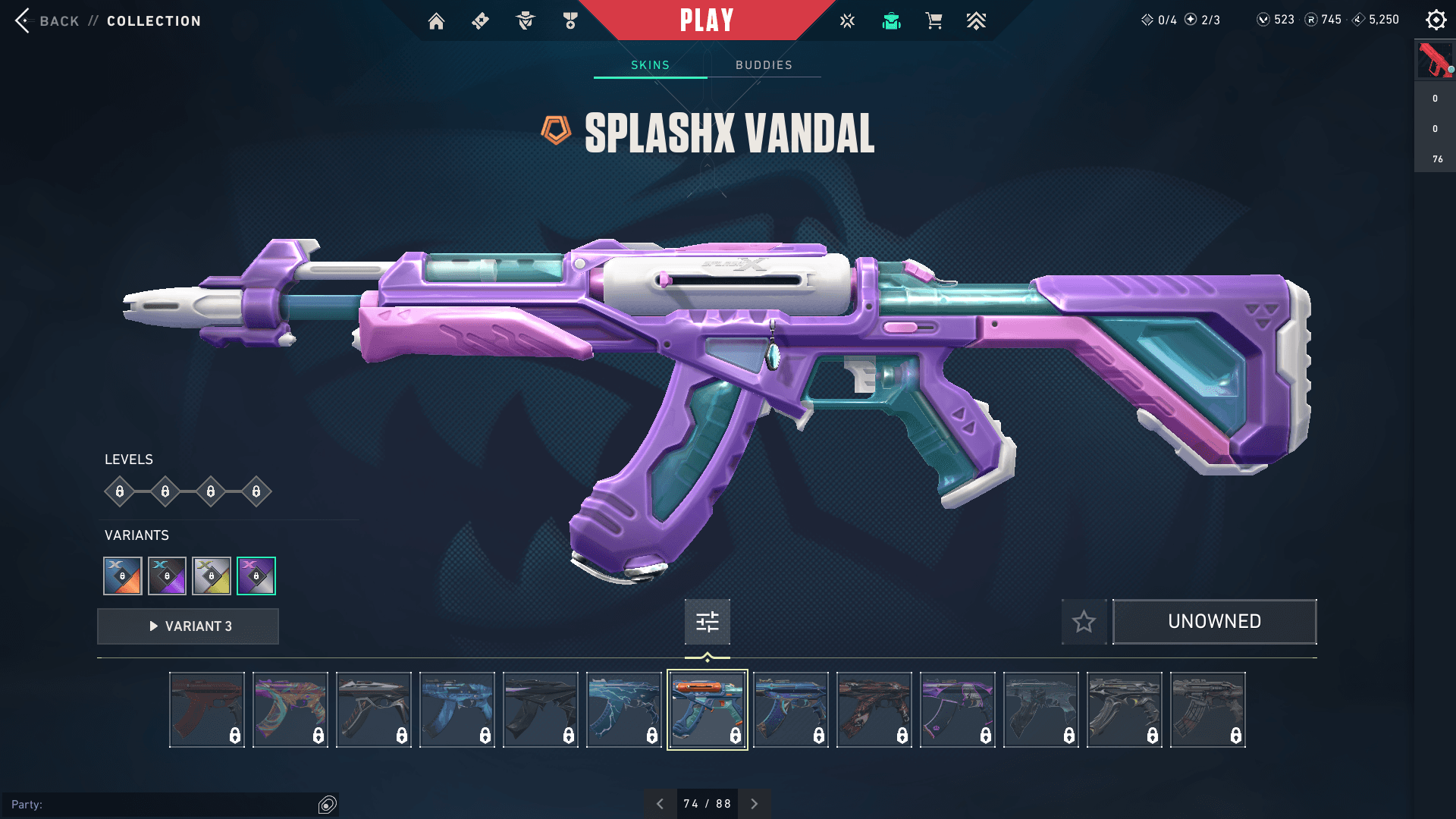Image resolution: width=1456 pixels, height=819 pixels.
Task: Click the medal progression icon
Action: [570, 20]
